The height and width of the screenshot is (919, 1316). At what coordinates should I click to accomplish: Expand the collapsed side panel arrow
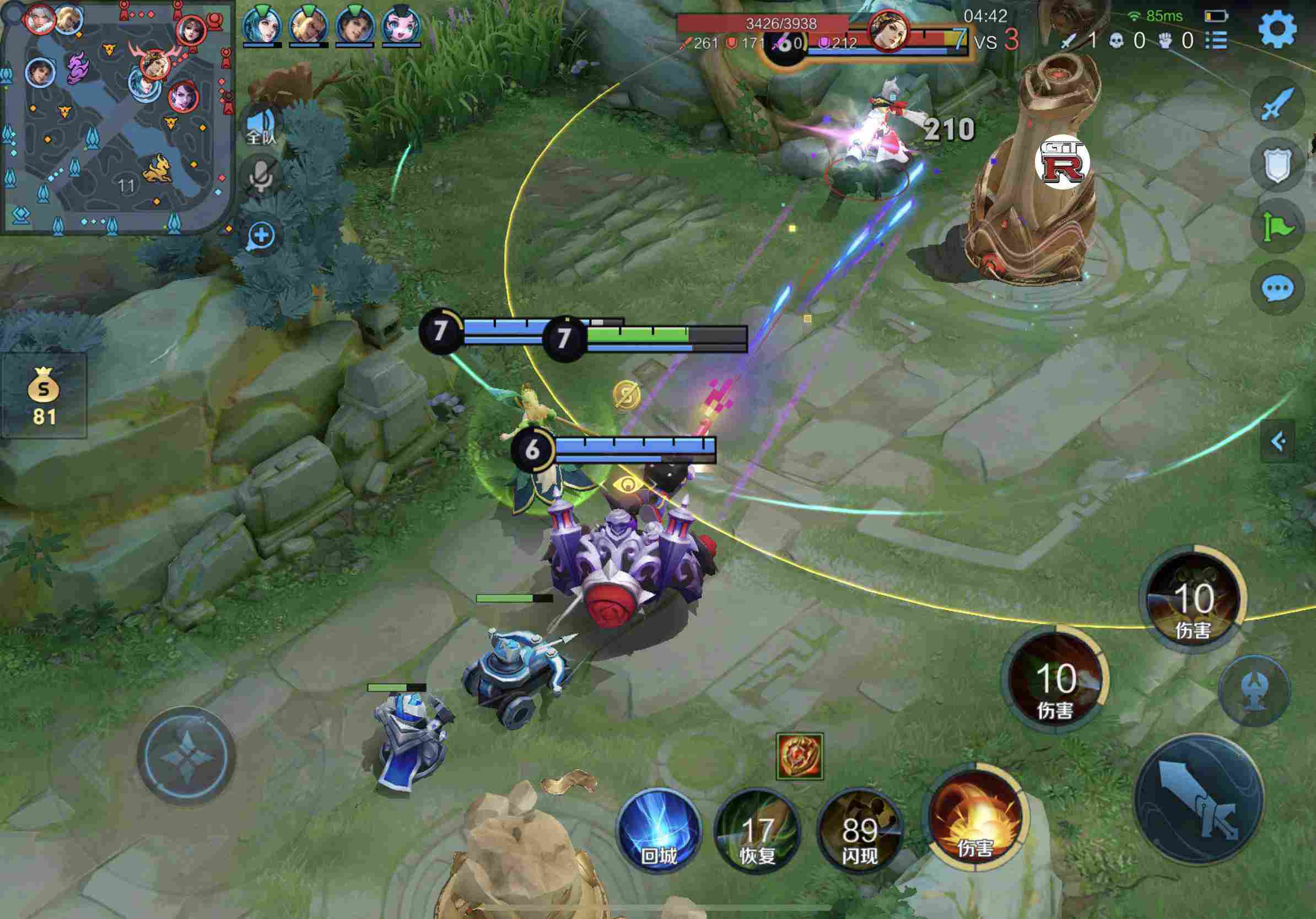(1277, 441)
